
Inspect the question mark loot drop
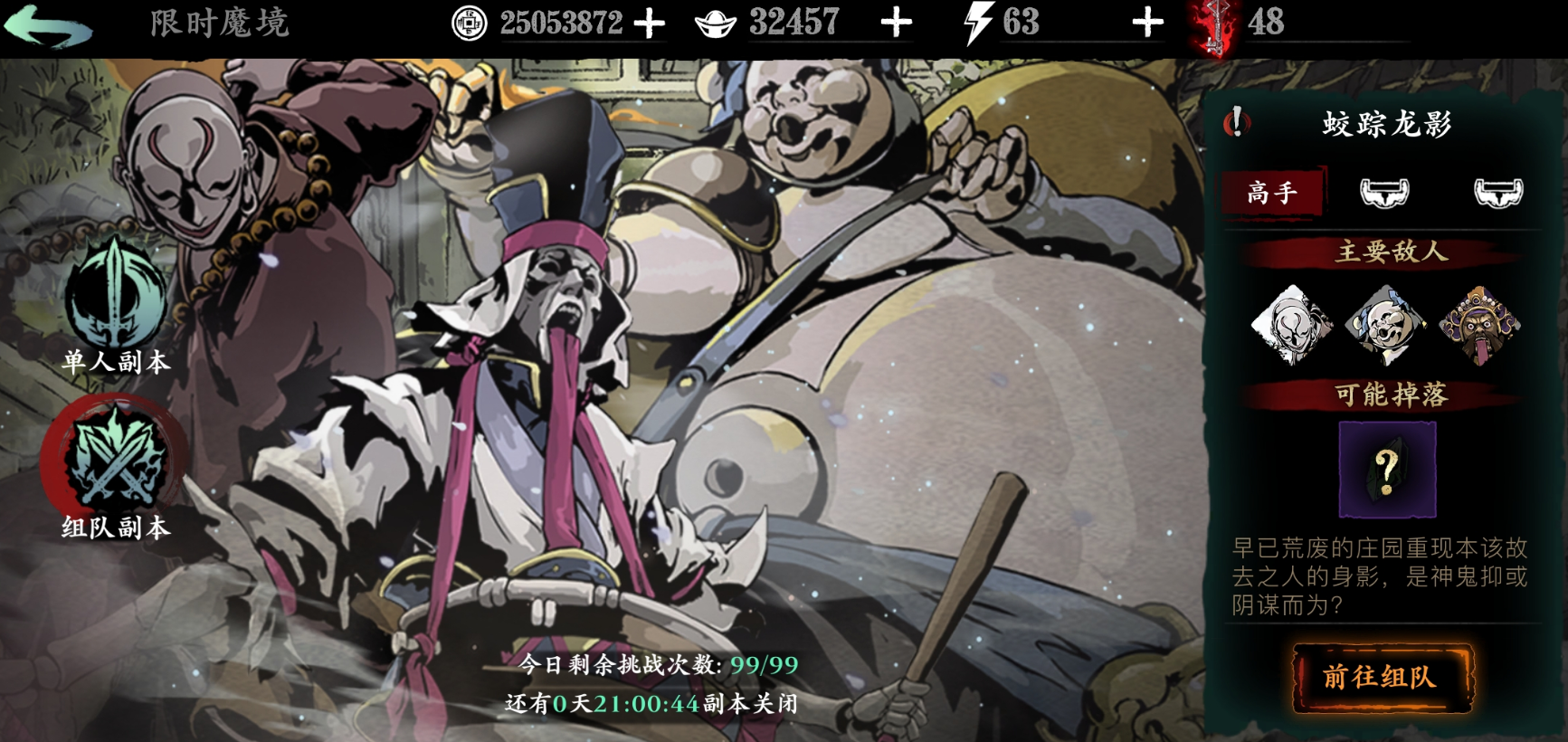click(1386, 469)
